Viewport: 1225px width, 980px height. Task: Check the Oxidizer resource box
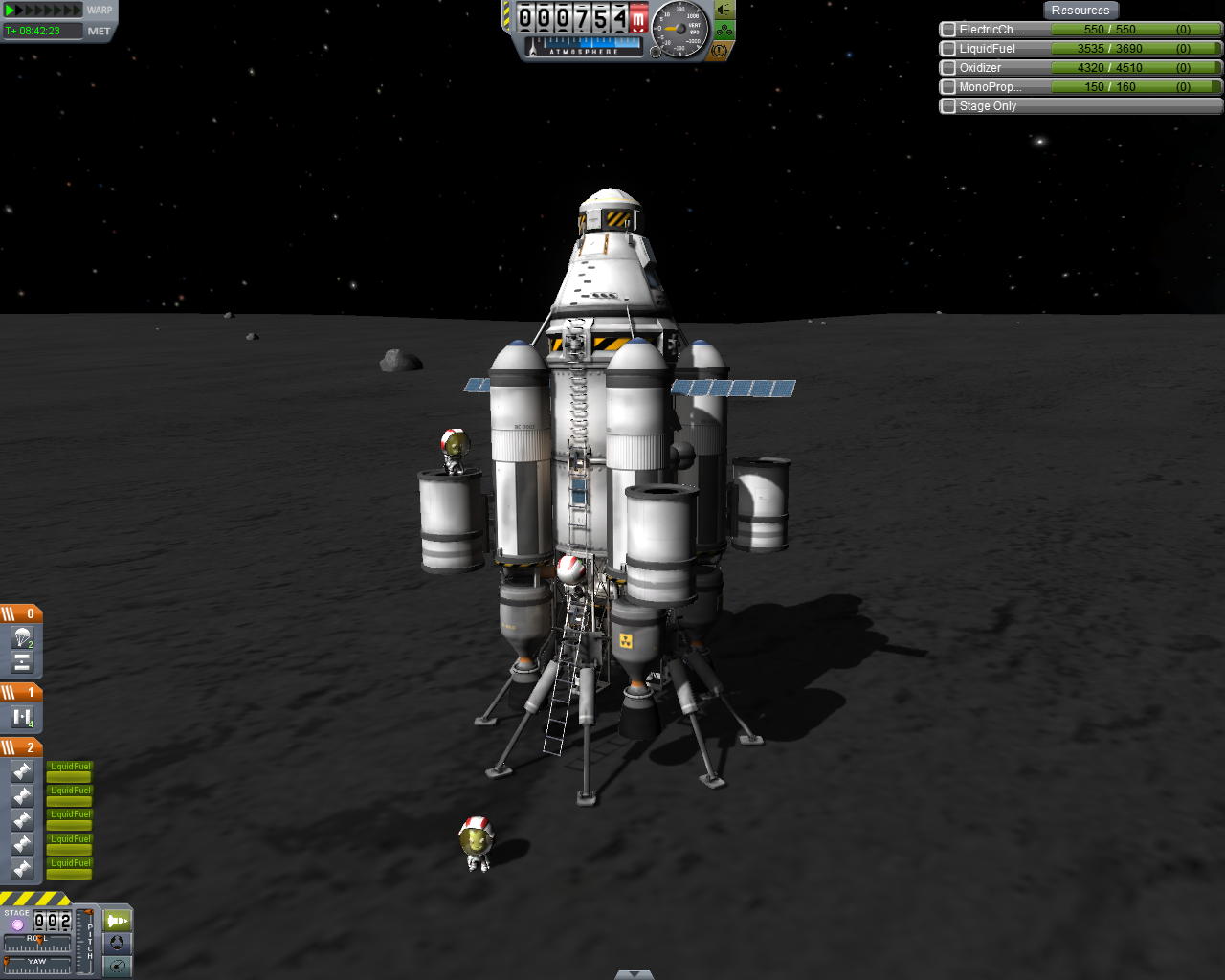(x=948, y=68)
